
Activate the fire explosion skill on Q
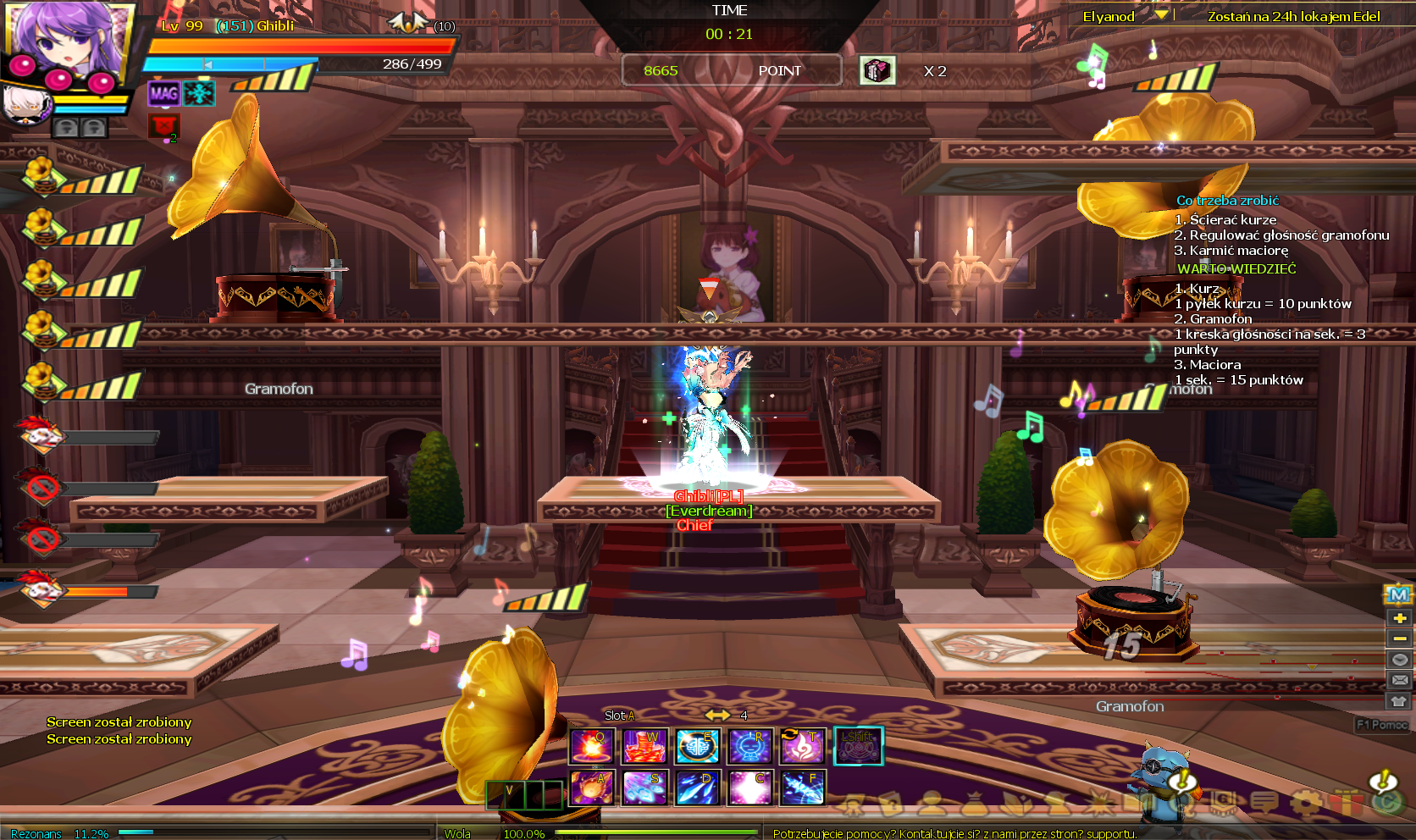pyautogui.click(x=591, y=746)
